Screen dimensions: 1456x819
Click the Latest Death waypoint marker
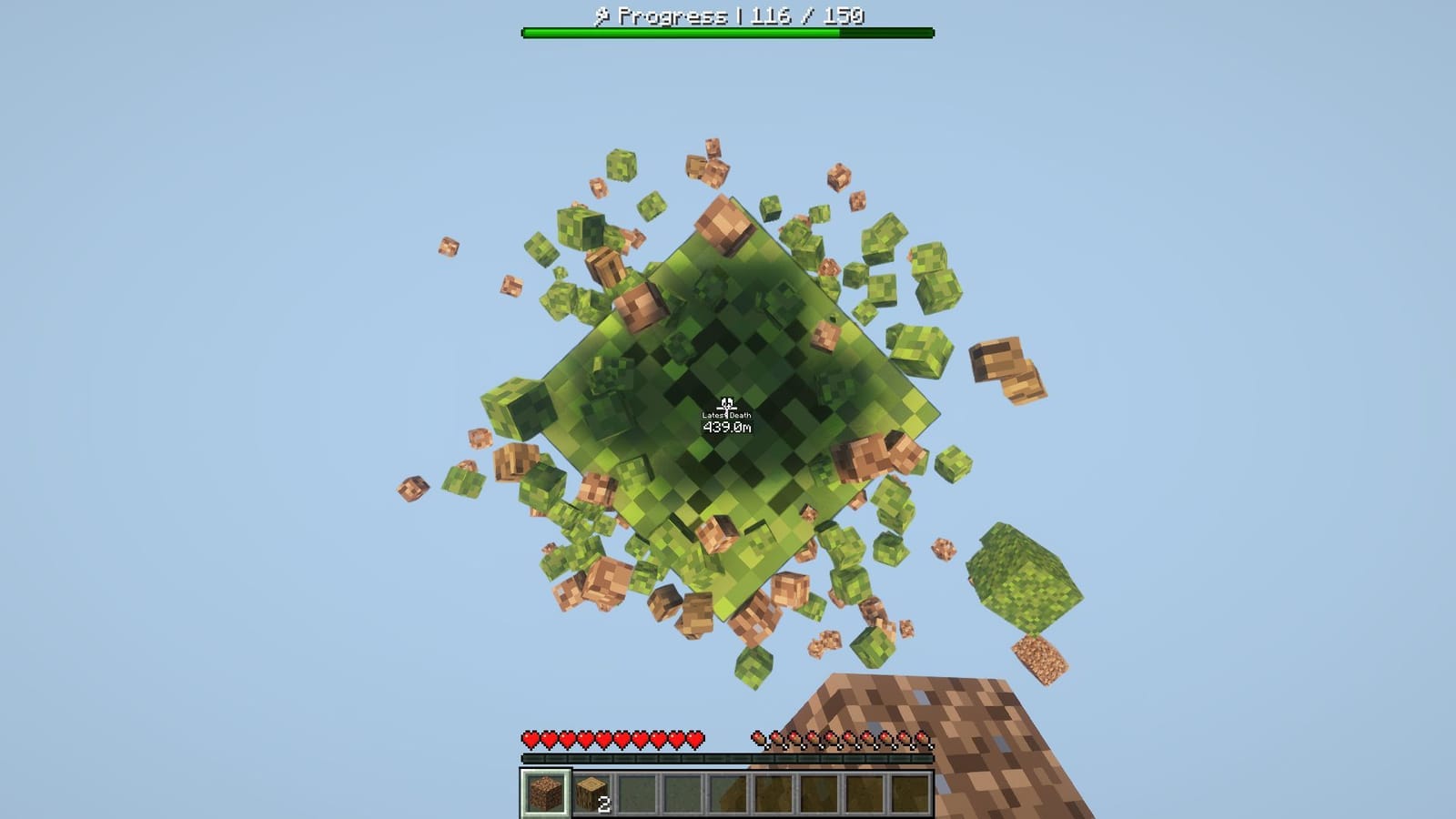click(725, 402)
